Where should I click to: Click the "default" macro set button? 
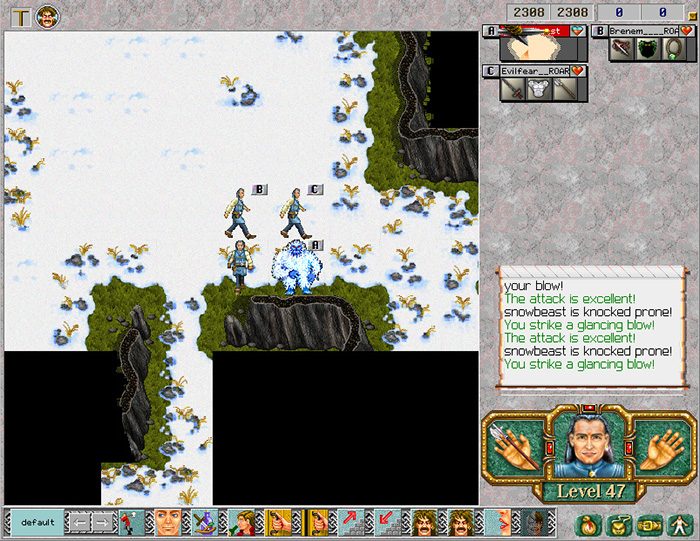37,522
